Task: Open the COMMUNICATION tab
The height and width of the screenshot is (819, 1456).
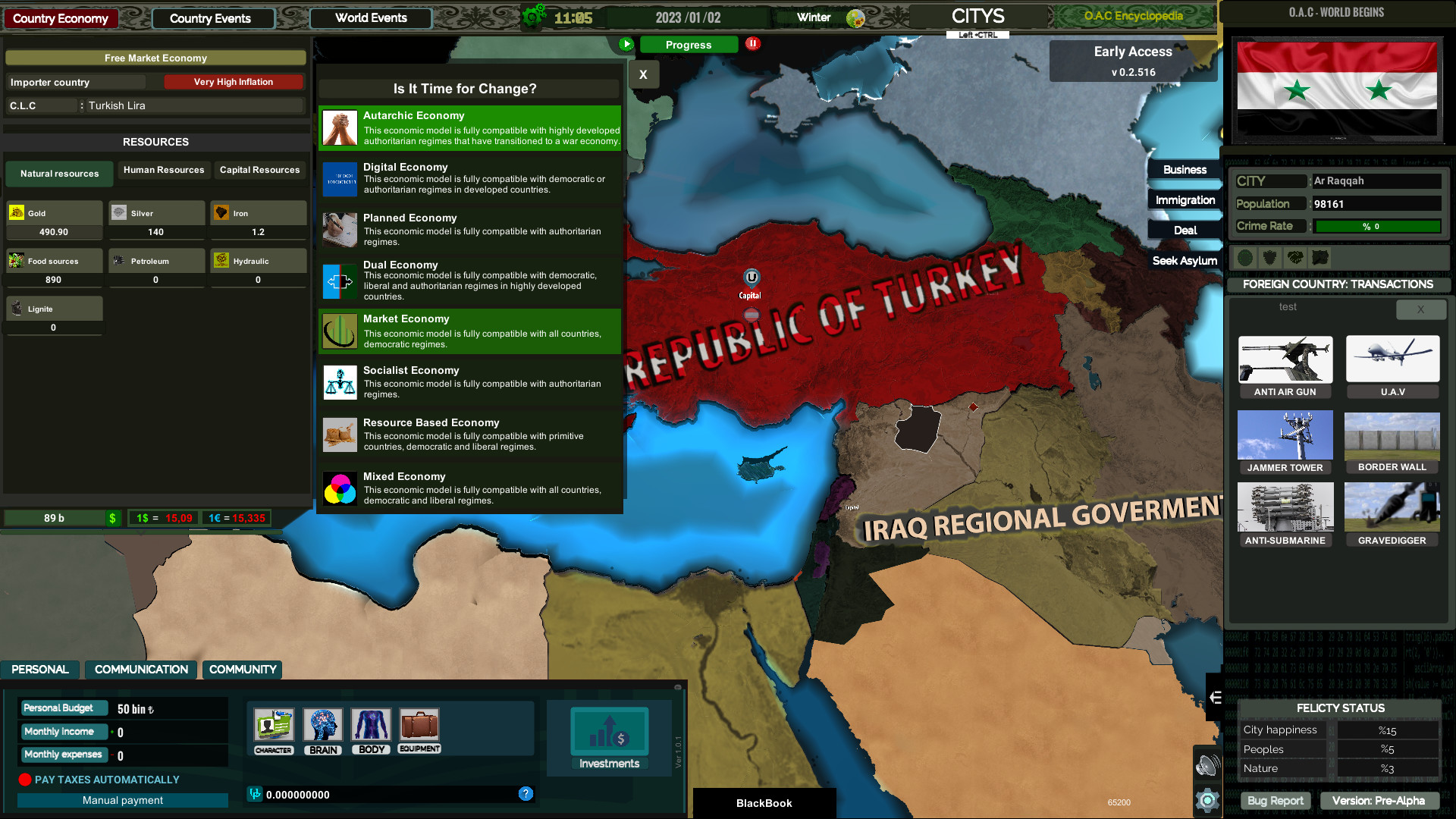Action: (x=140, y=670)
